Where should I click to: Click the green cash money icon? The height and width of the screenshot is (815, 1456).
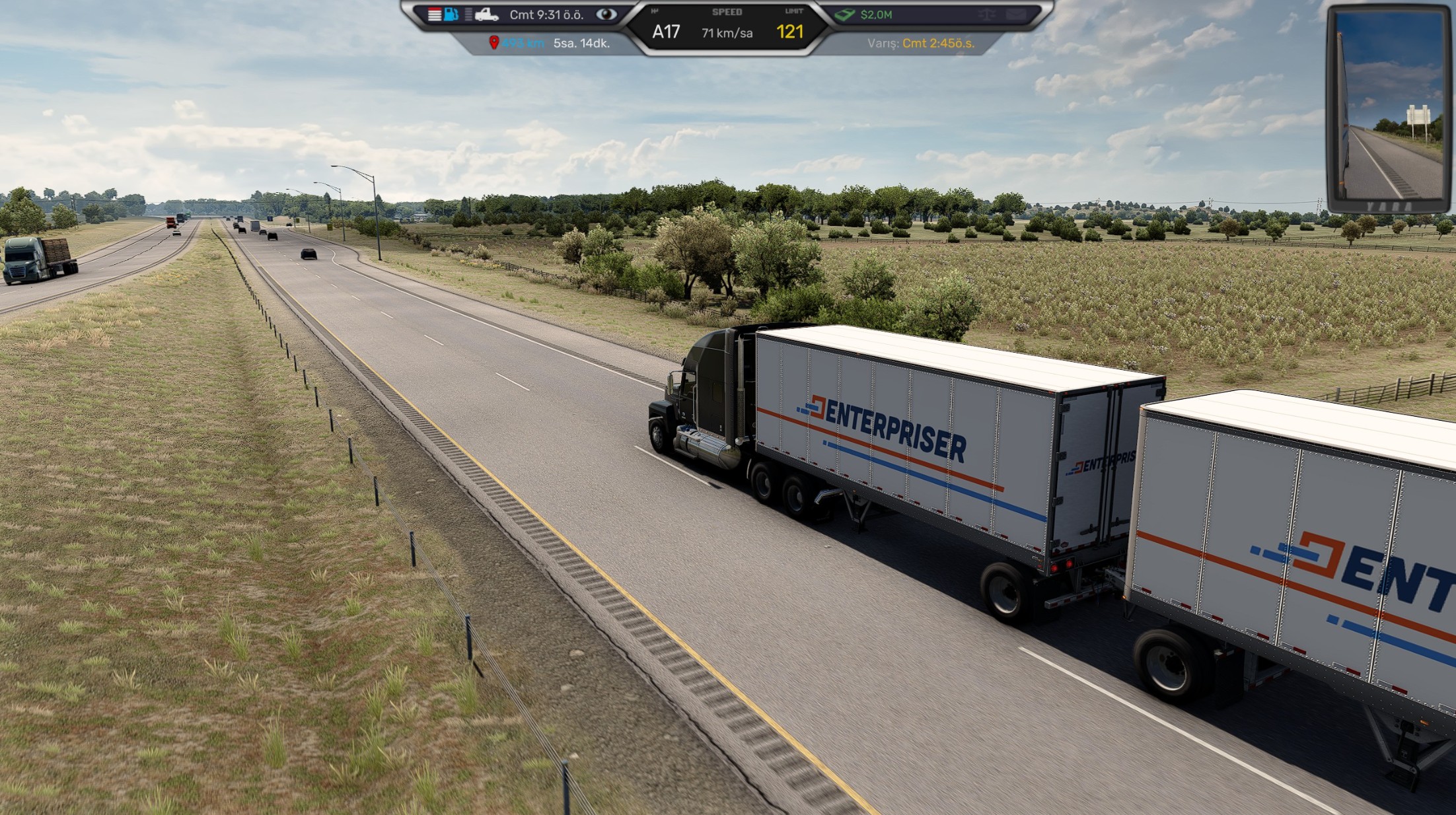coord(844,15)
